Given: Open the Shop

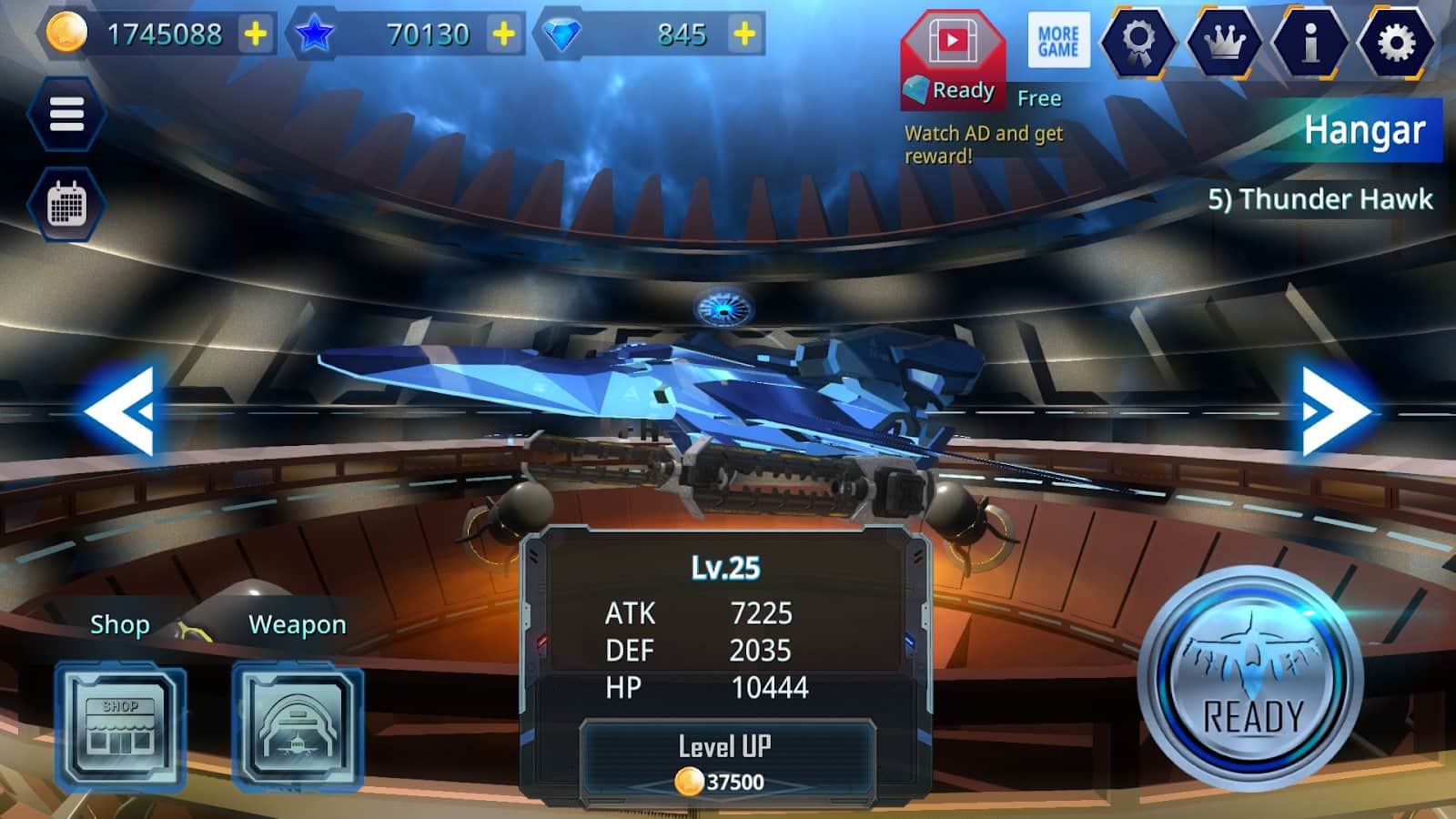Looking at the screenshot, I should [118, 723].
